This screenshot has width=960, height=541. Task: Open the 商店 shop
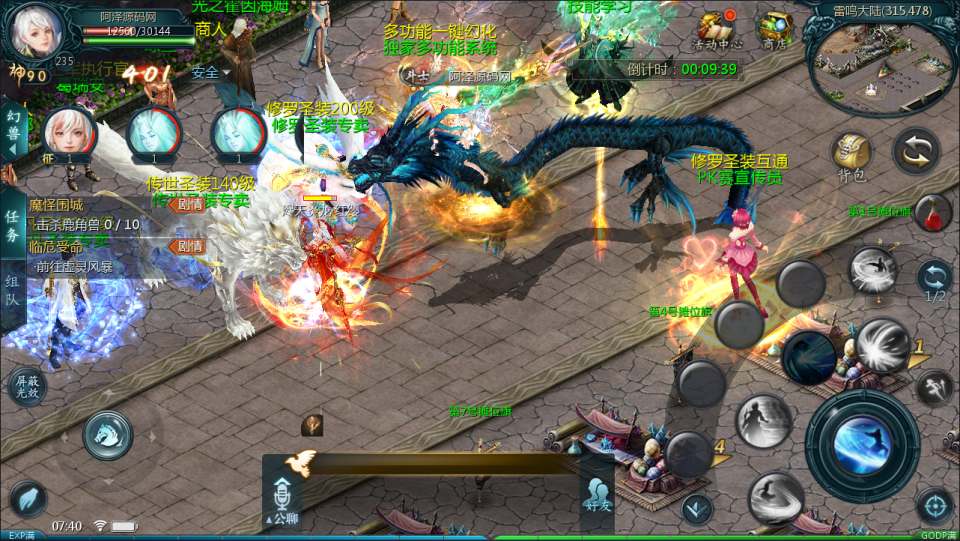click(x=774, y=30)
